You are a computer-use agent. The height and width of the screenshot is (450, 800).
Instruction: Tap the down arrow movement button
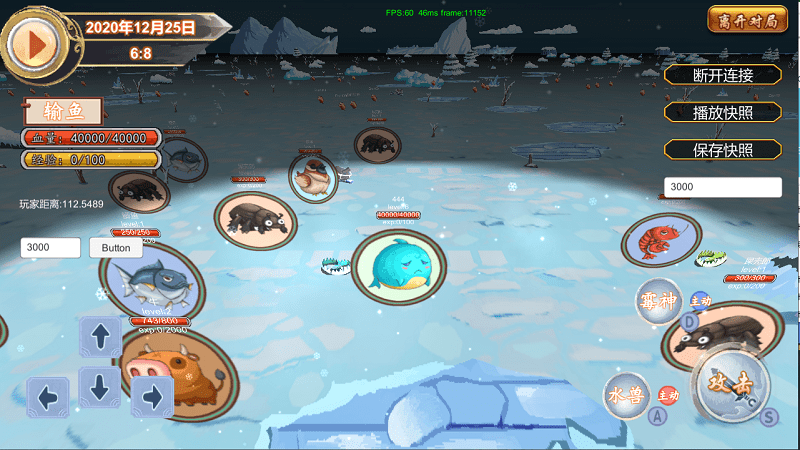coord(101,386)
